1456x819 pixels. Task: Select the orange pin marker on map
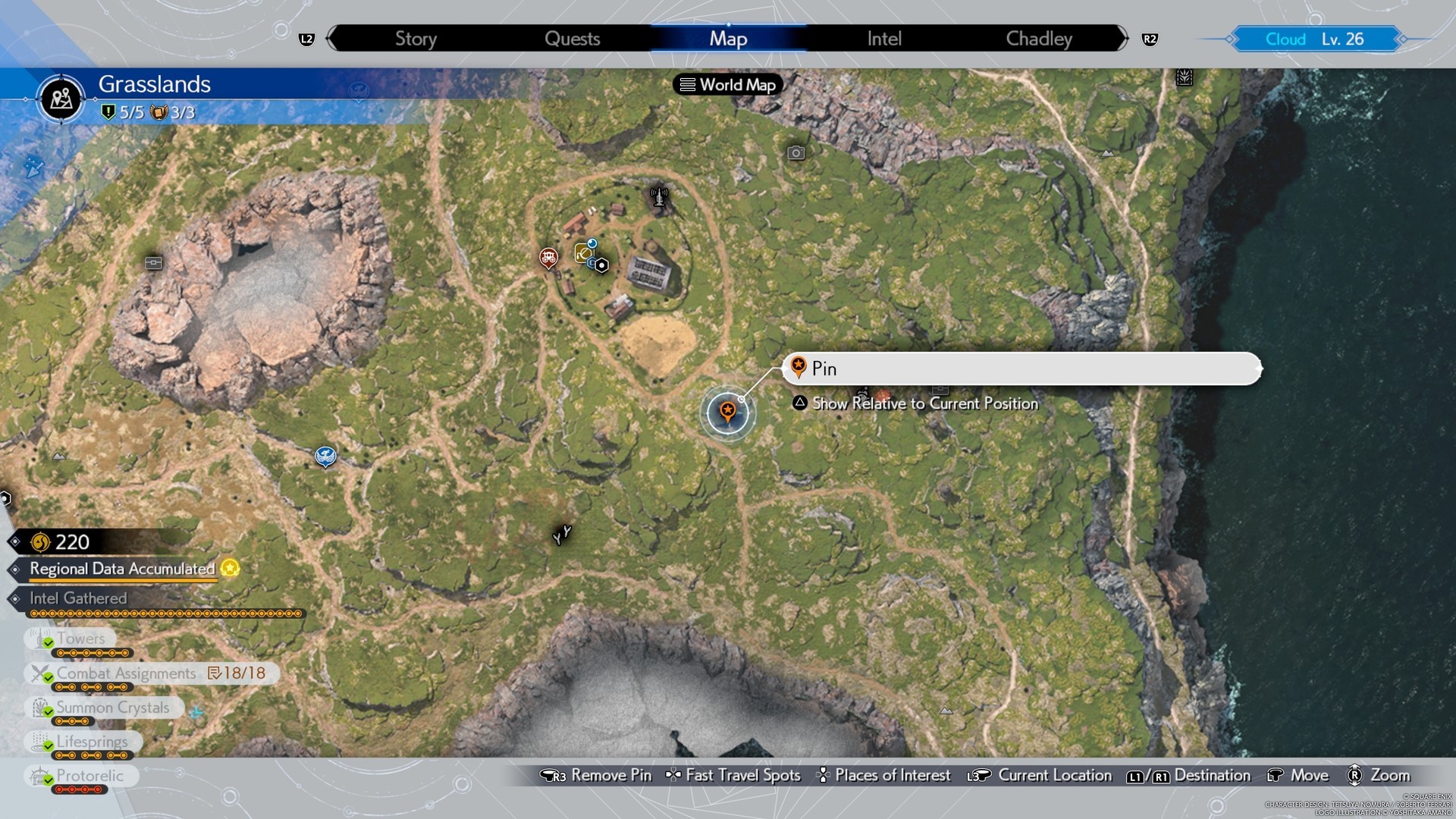pos(727,412)
